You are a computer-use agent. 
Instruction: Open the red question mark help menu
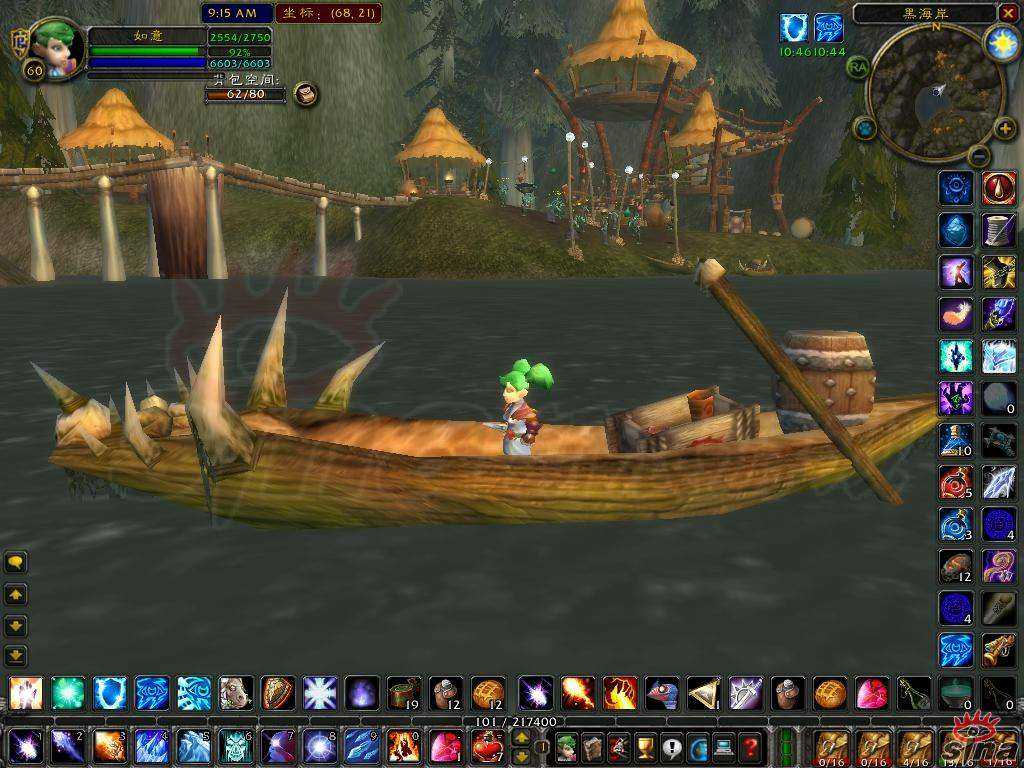point(750,746)
